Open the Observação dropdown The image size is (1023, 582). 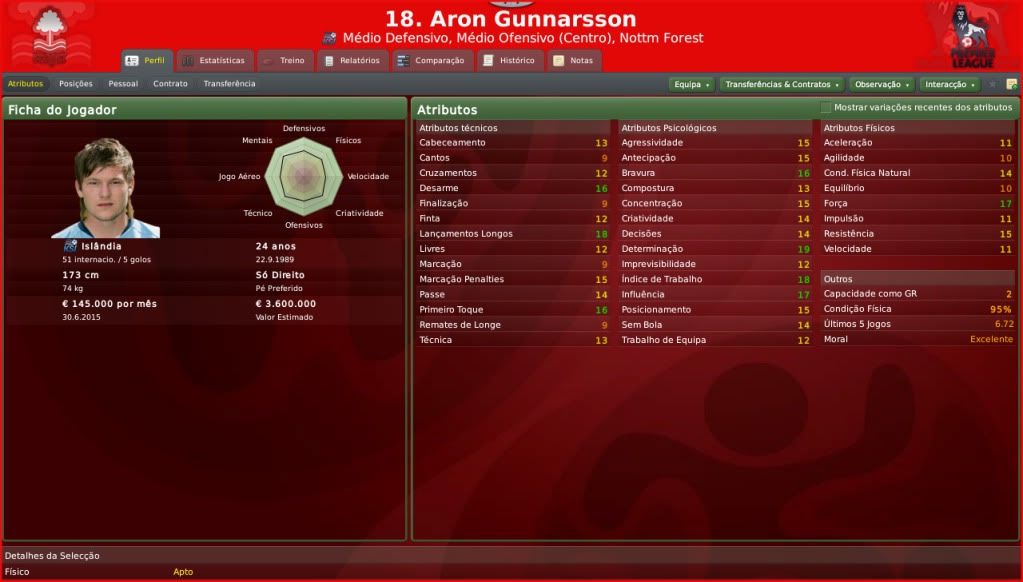click(881, 85)
